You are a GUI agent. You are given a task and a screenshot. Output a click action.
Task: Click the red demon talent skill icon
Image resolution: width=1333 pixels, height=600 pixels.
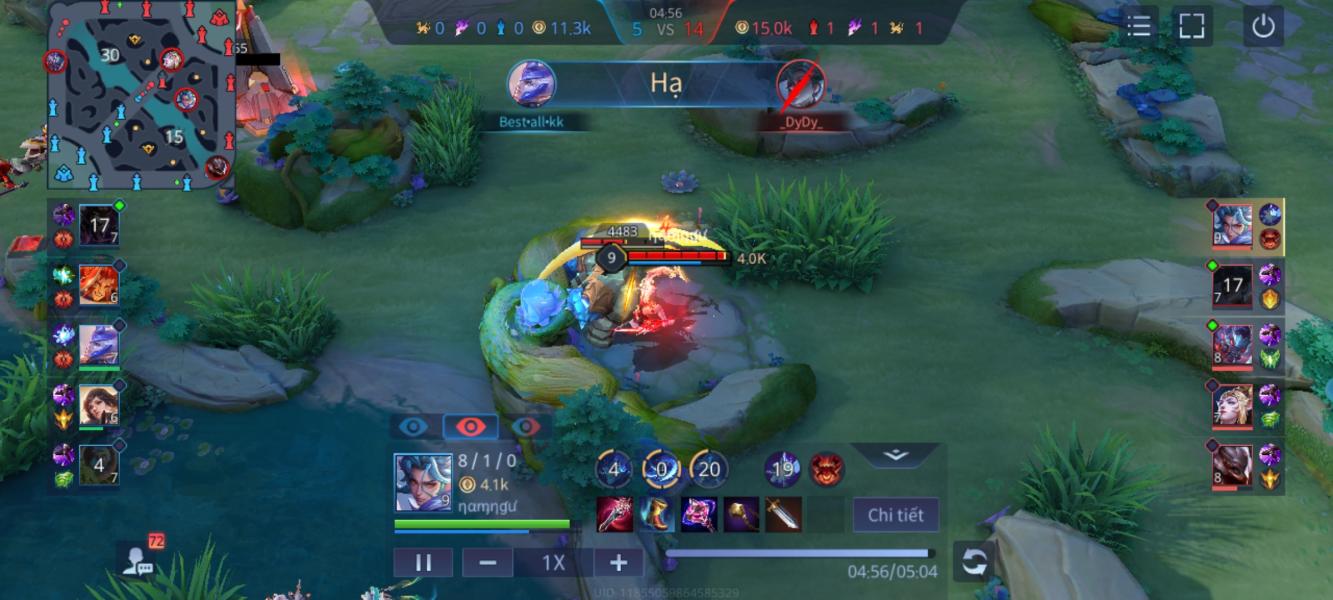point(827,469)
